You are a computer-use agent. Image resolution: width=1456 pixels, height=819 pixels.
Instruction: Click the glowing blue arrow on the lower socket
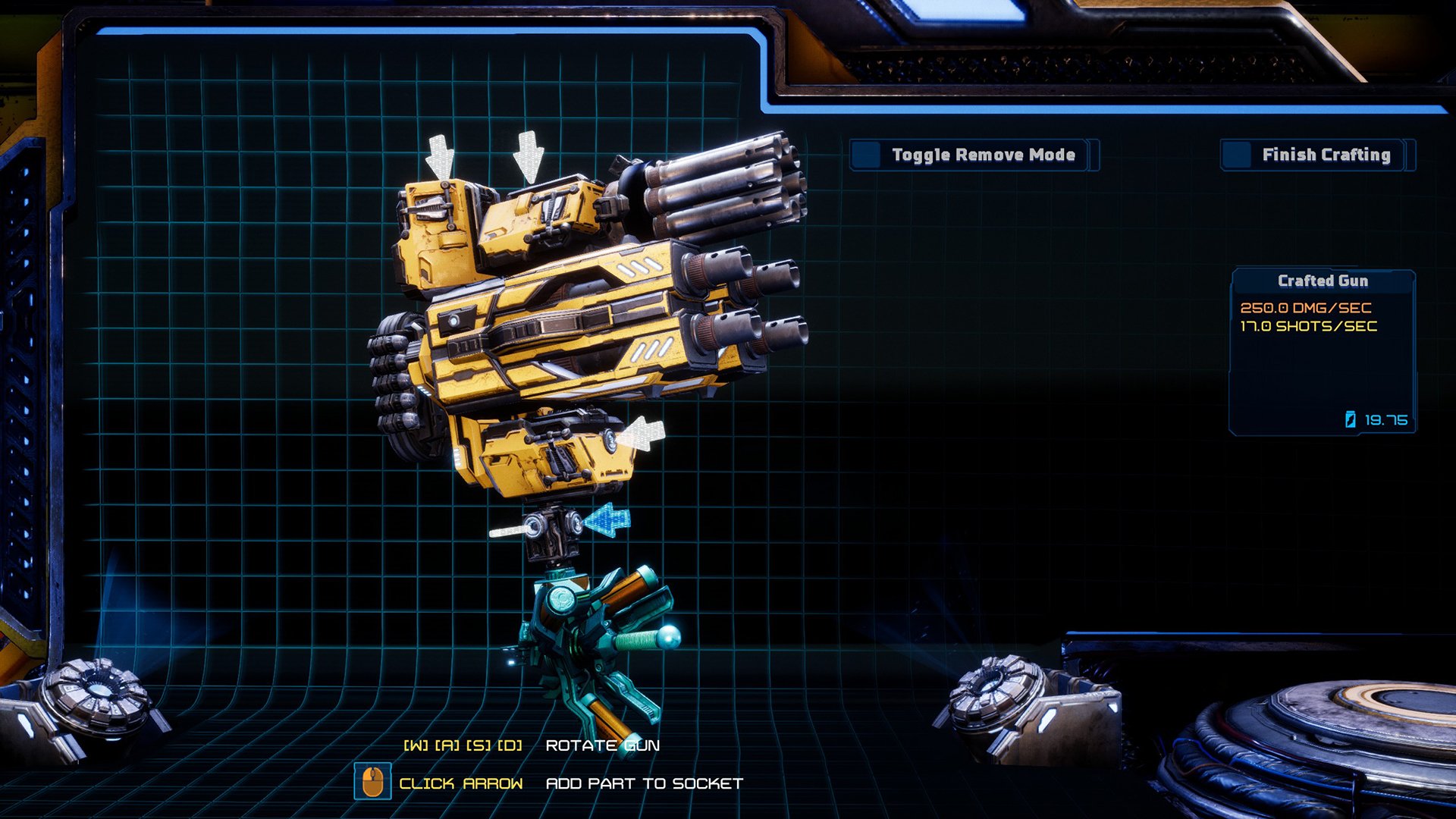(x=605, y=519)
